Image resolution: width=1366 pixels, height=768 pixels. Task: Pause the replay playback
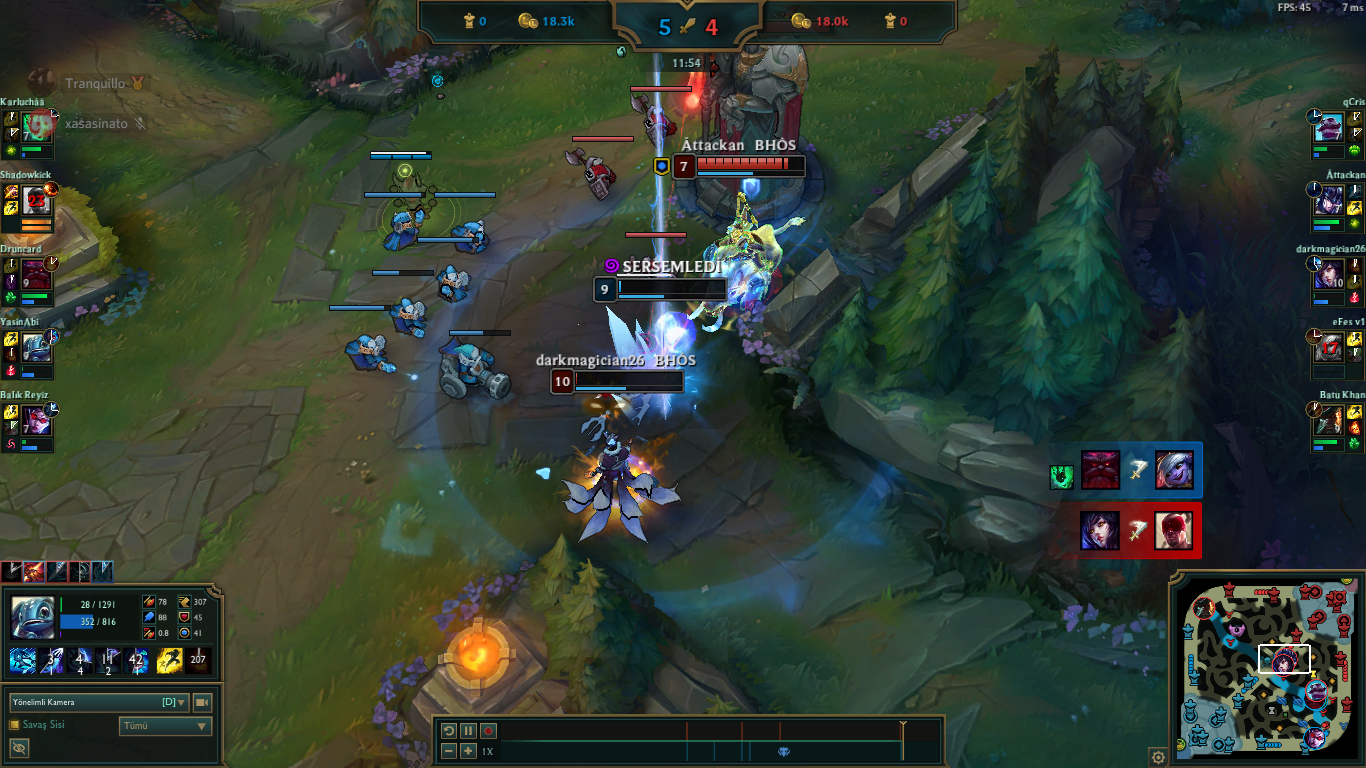coord(468,731)
